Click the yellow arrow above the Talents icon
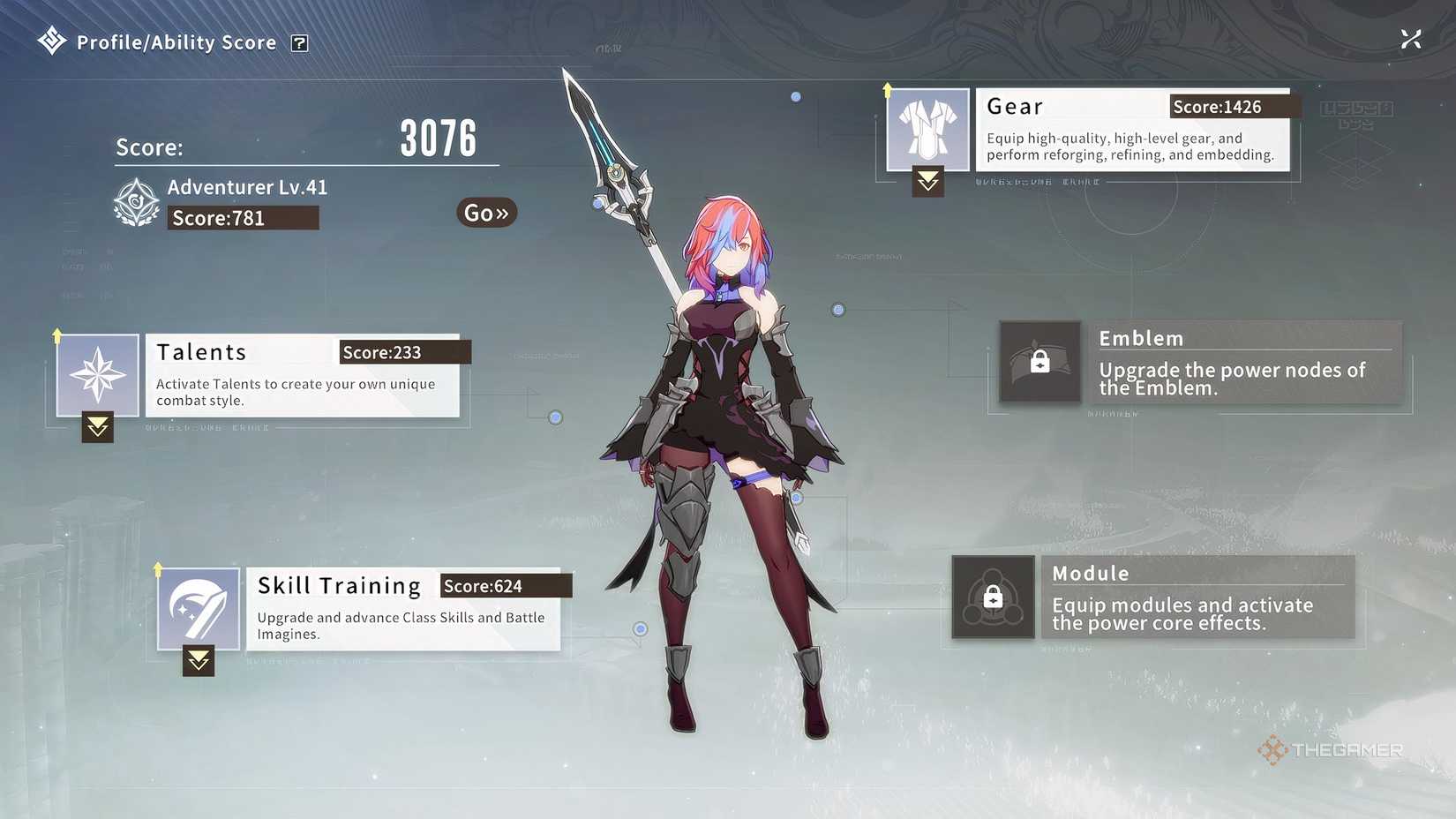Viewport: 1456px width, 819px height. pyautogui.click(x=56, y=334)
